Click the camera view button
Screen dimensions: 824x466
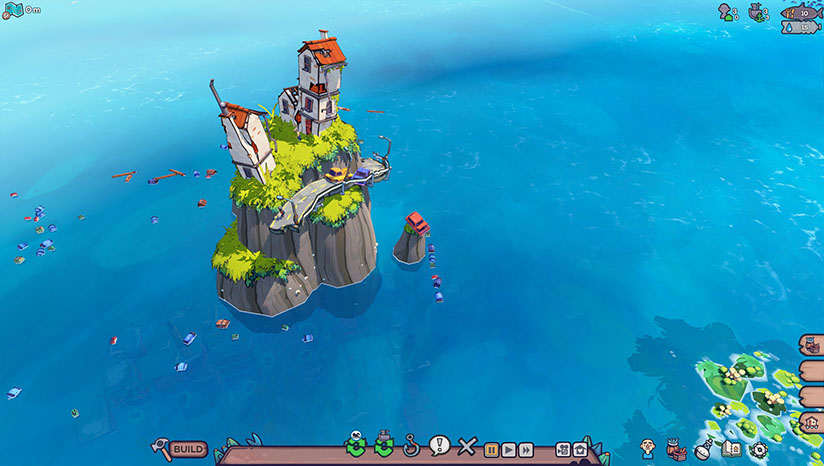tap(562, 450)
